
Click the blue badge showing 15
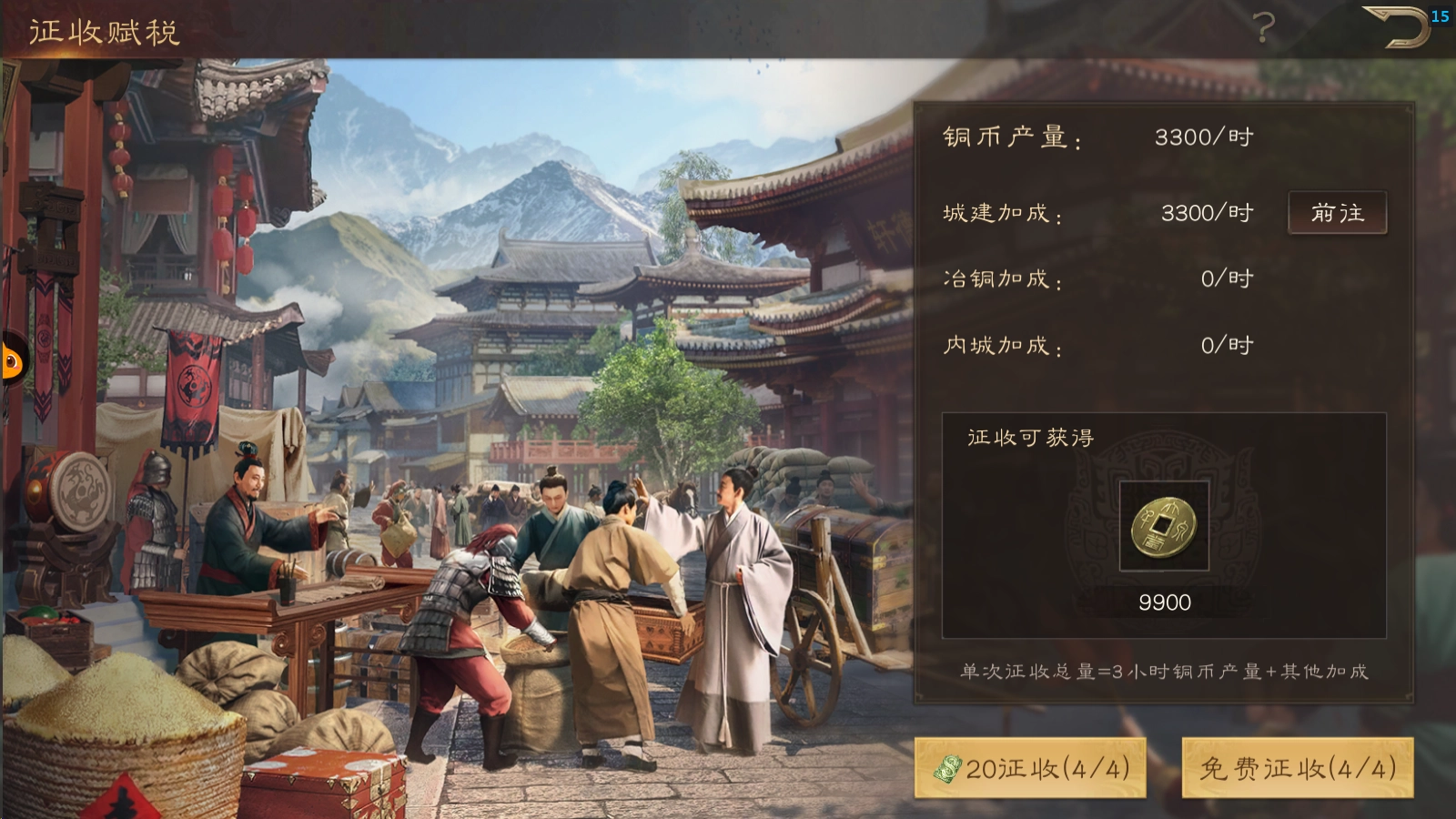pos(1441,15)
